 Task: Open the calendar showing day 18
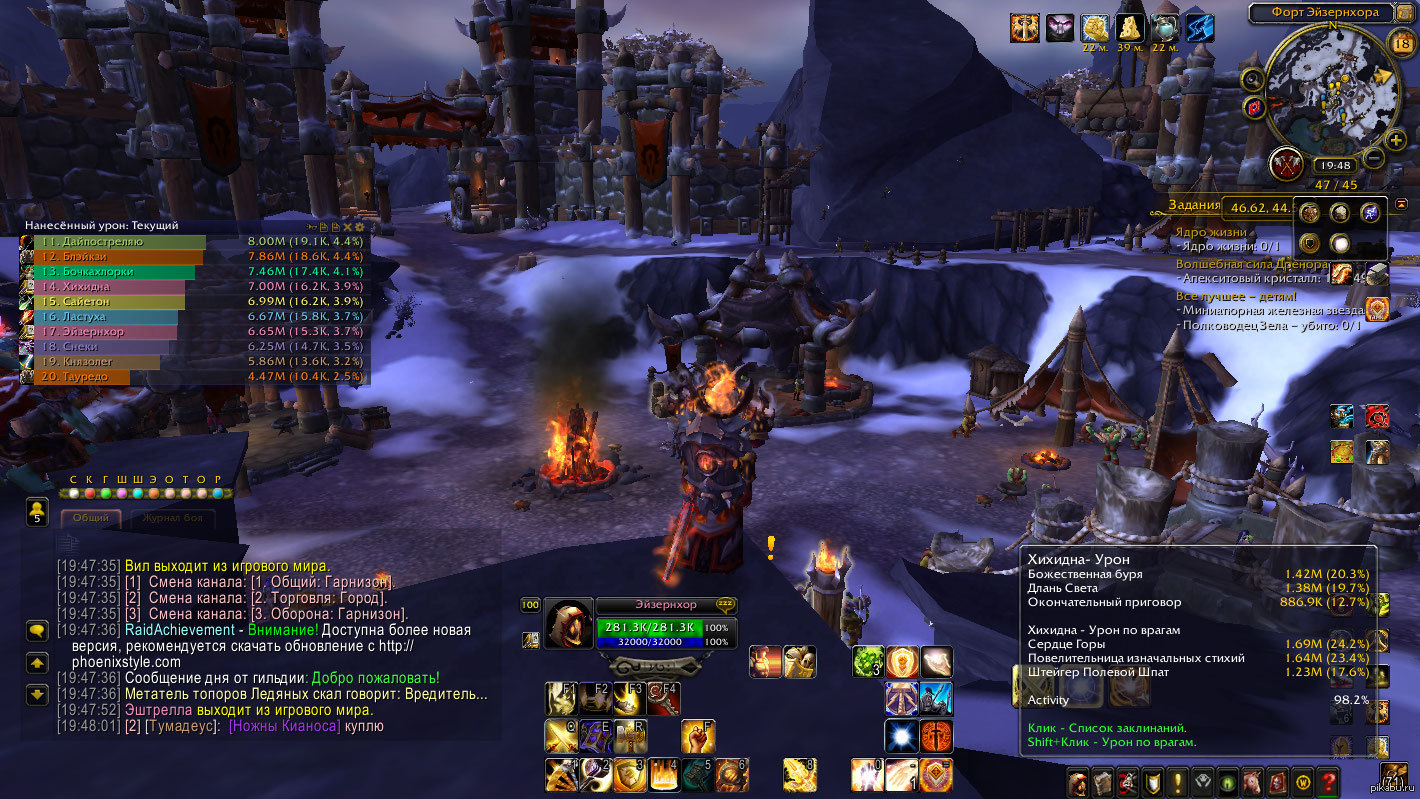tap(1400, 42)
